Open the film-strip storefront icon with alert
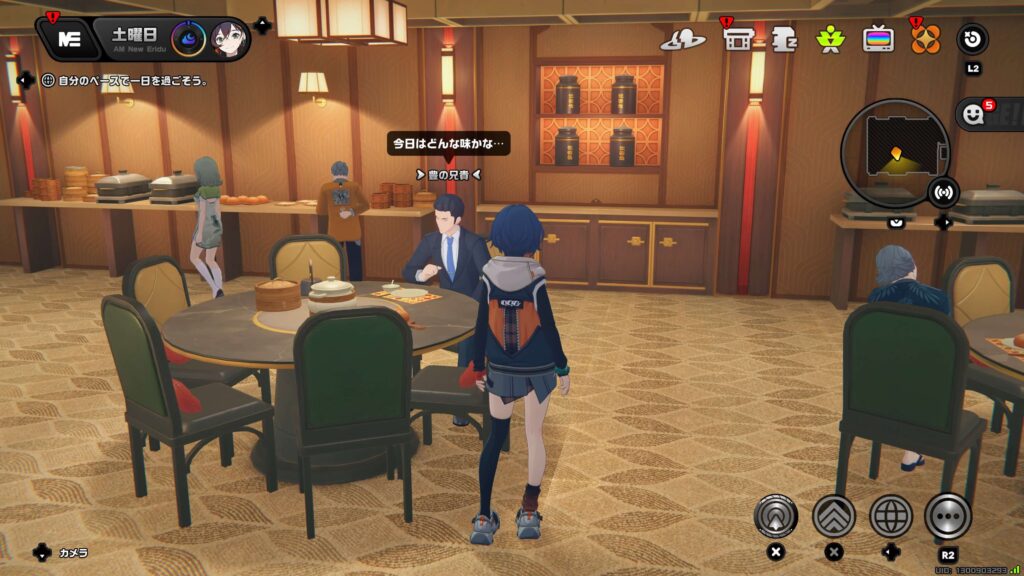Screen dimensions: 1024x576 (x=738, y=39)
